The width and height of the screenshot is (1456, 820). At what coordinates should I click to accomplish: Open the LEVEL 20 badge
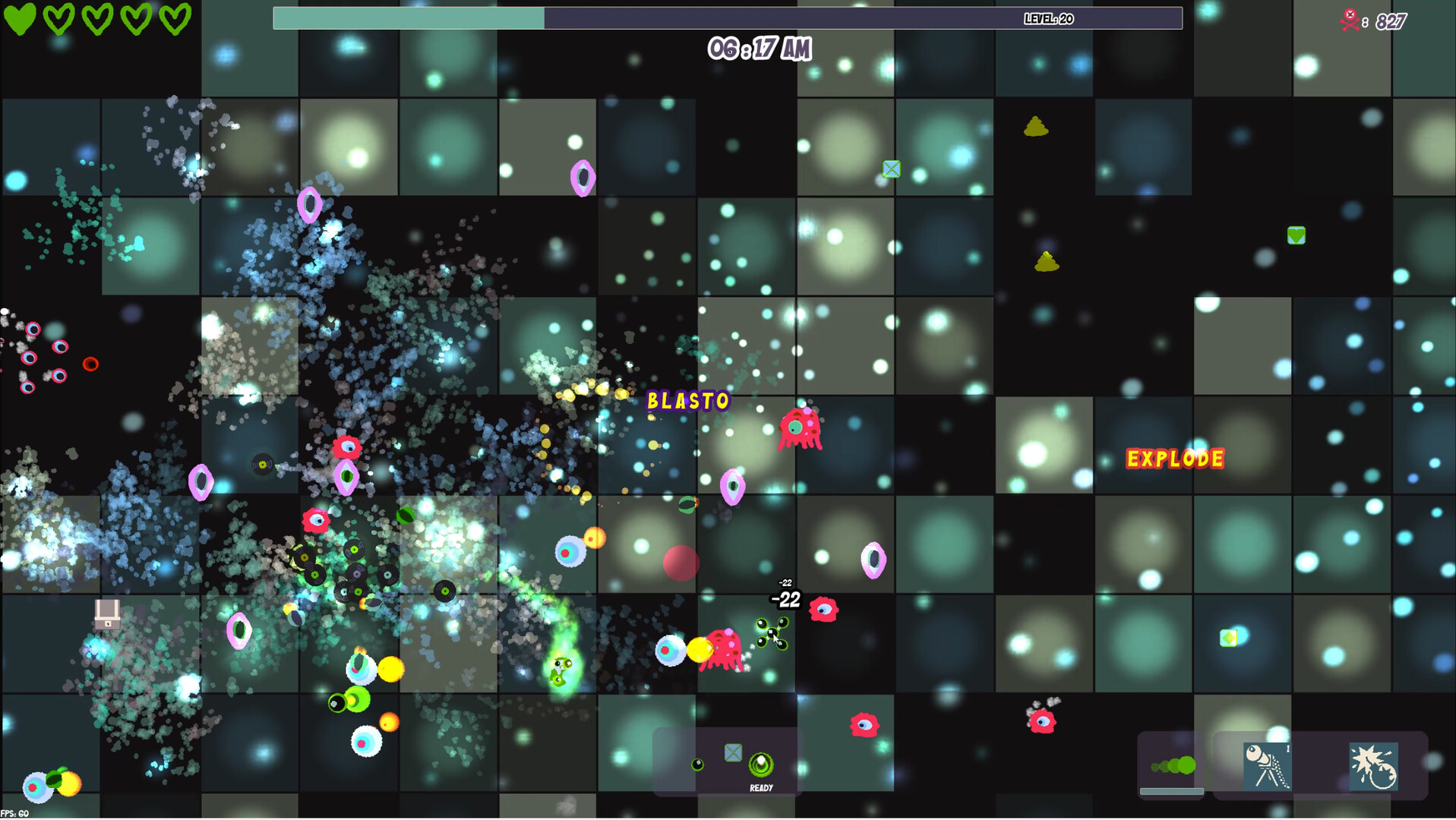[x=1047, y=19]
